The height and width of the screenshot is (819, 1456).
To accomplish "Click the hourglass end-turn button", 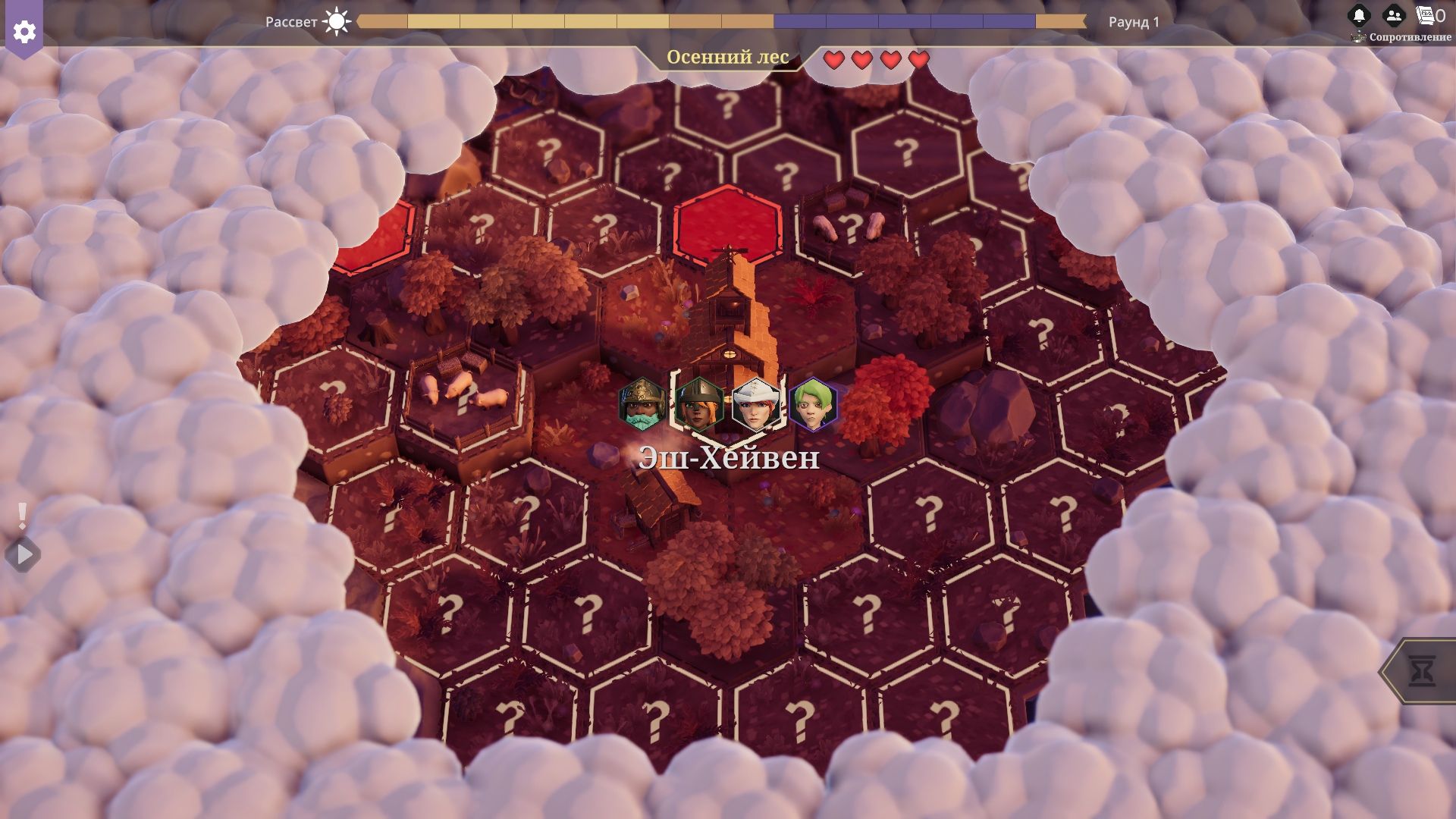I will coord(1421,671).
